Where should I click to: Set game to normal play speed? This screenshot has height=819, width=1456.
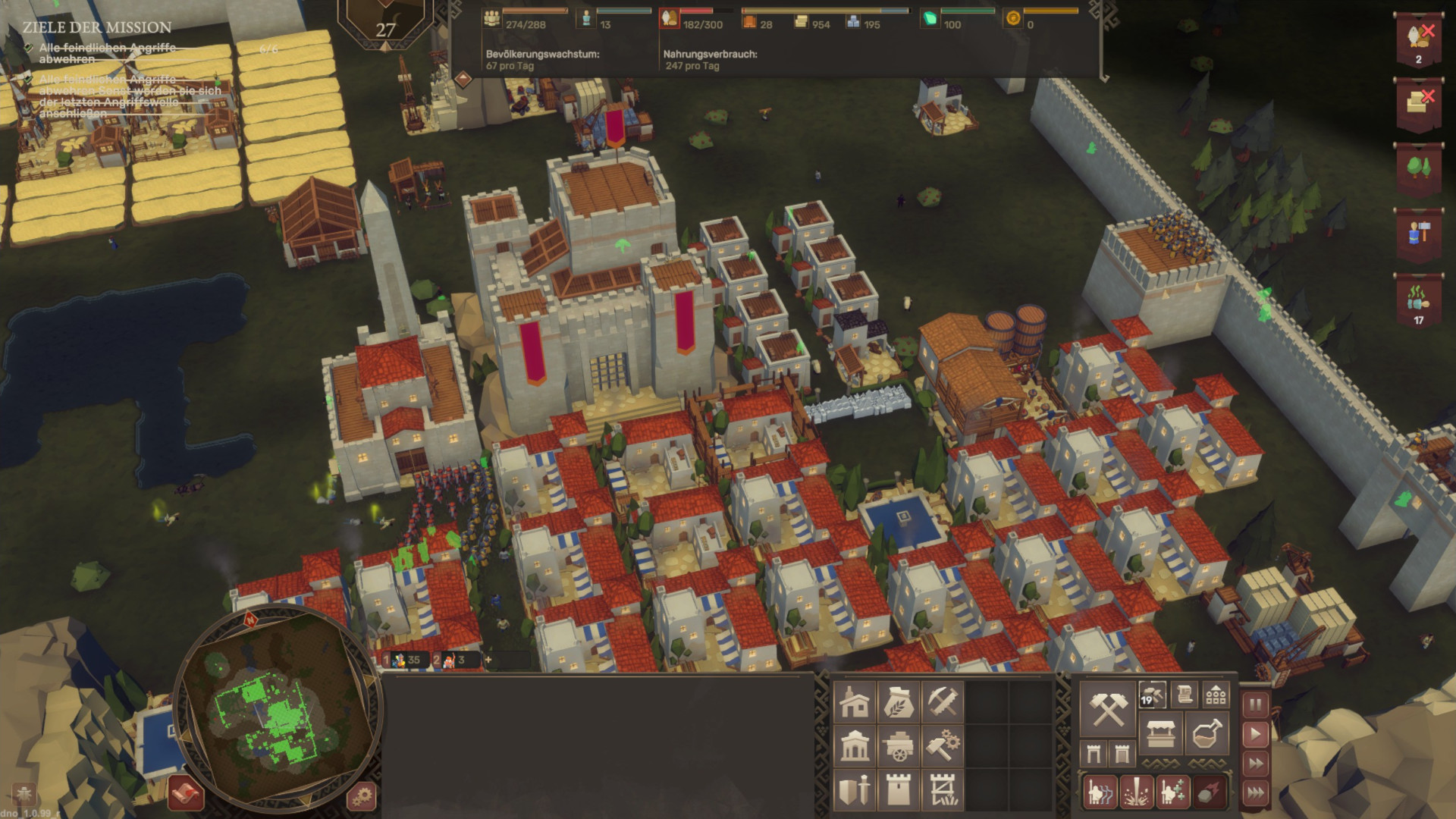[x=1255, y=734]
